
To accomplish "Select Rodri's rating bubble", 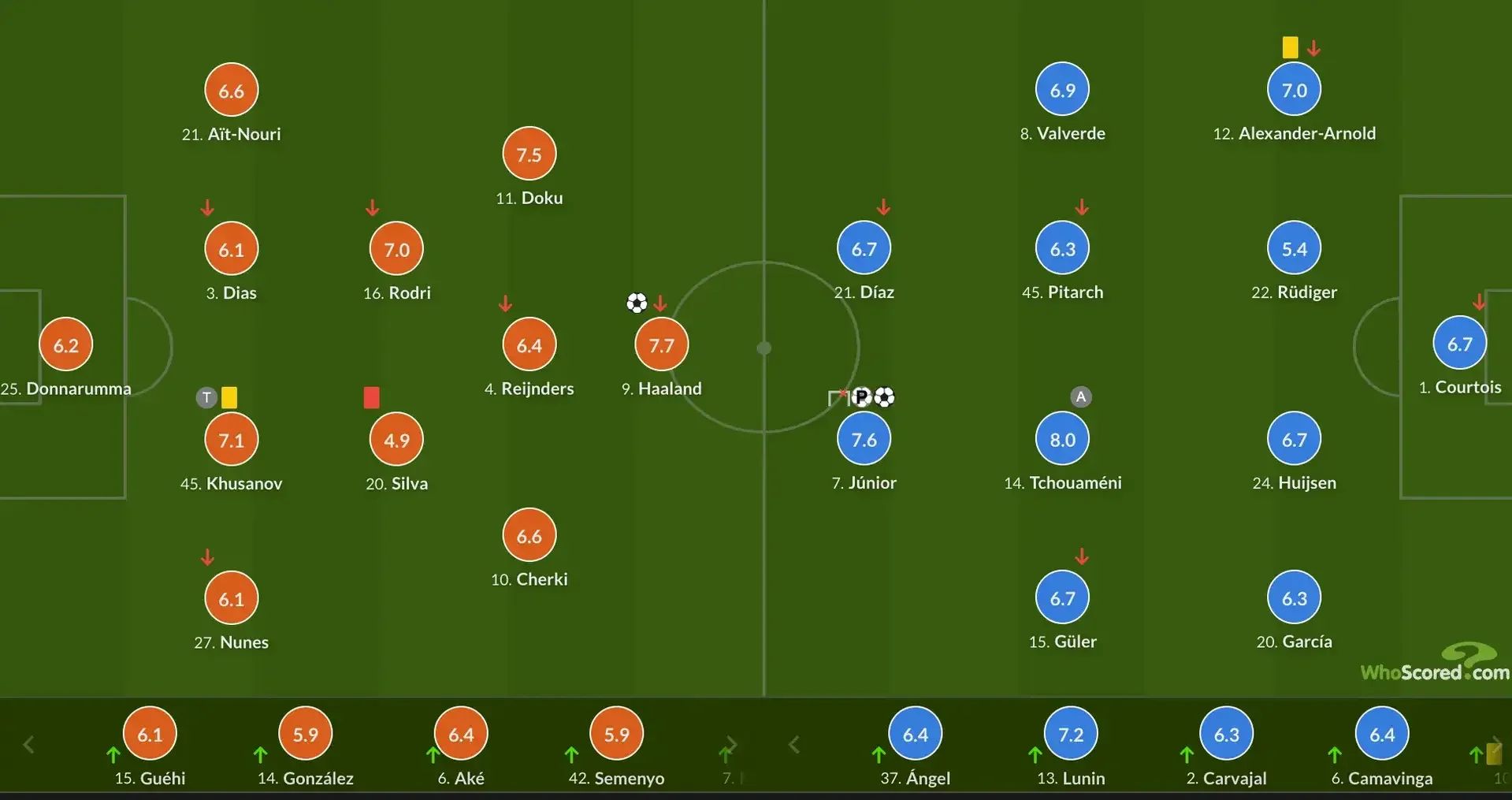I will (396, 249).
